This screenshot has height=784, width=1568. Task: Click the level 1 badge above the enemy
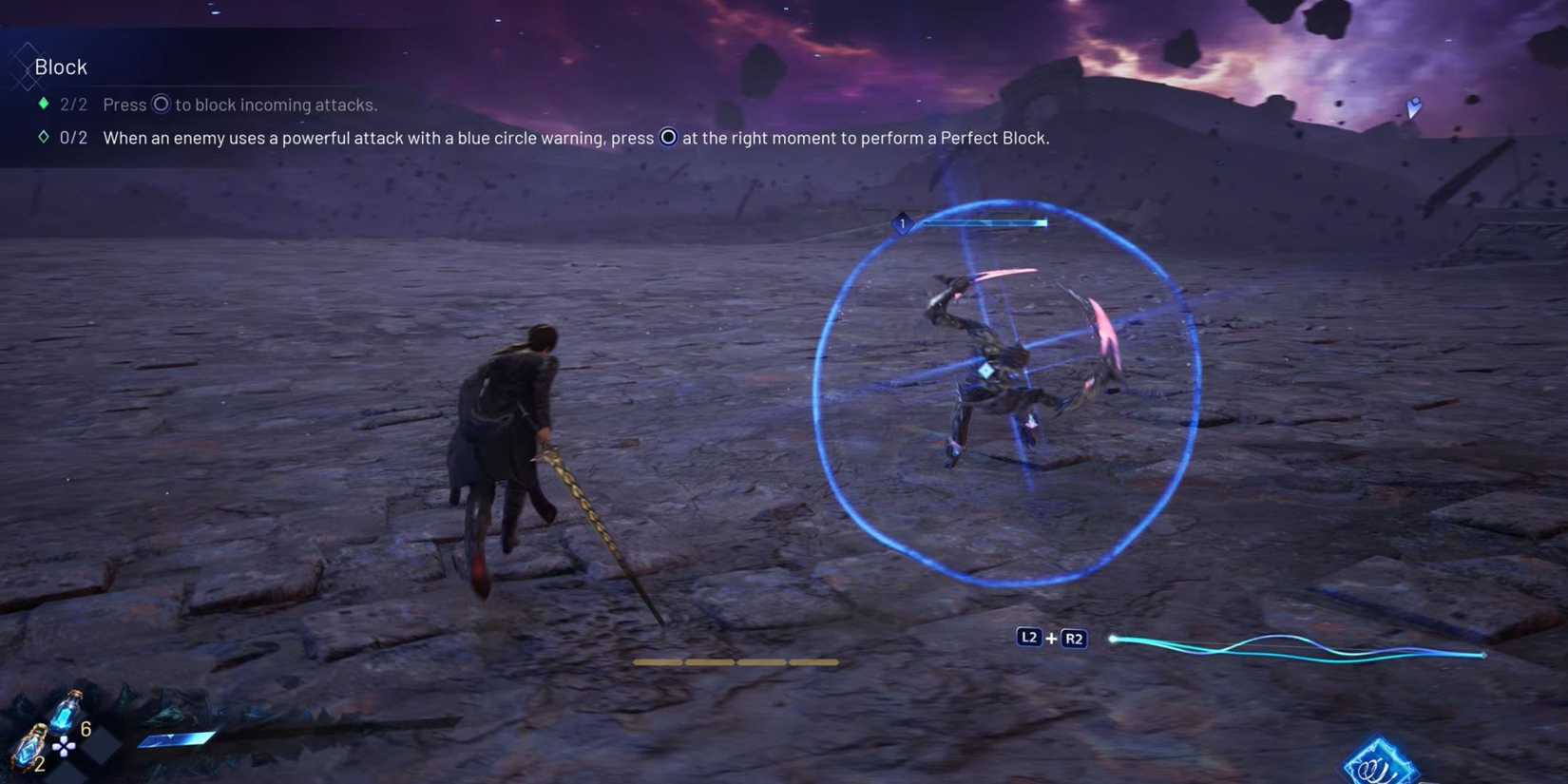pos(901,223)
